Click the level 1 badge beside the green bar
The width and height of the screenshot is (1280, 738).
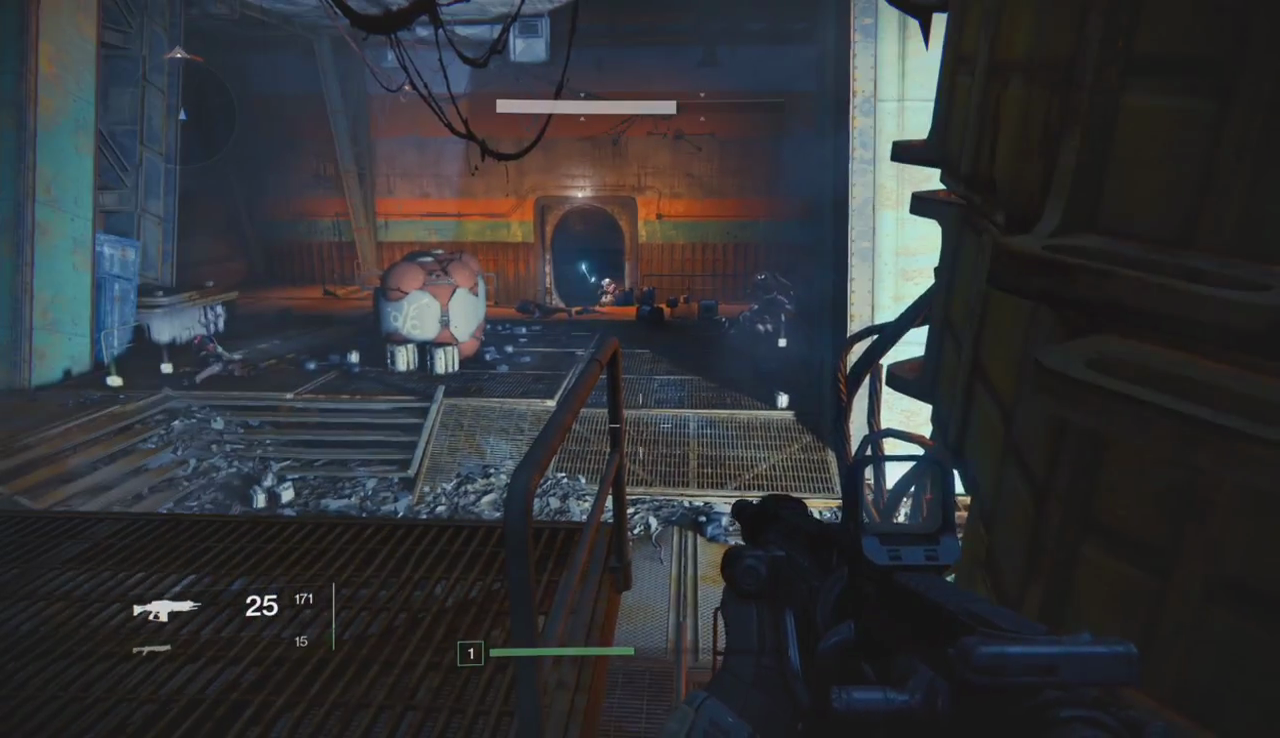coord(470,654)
